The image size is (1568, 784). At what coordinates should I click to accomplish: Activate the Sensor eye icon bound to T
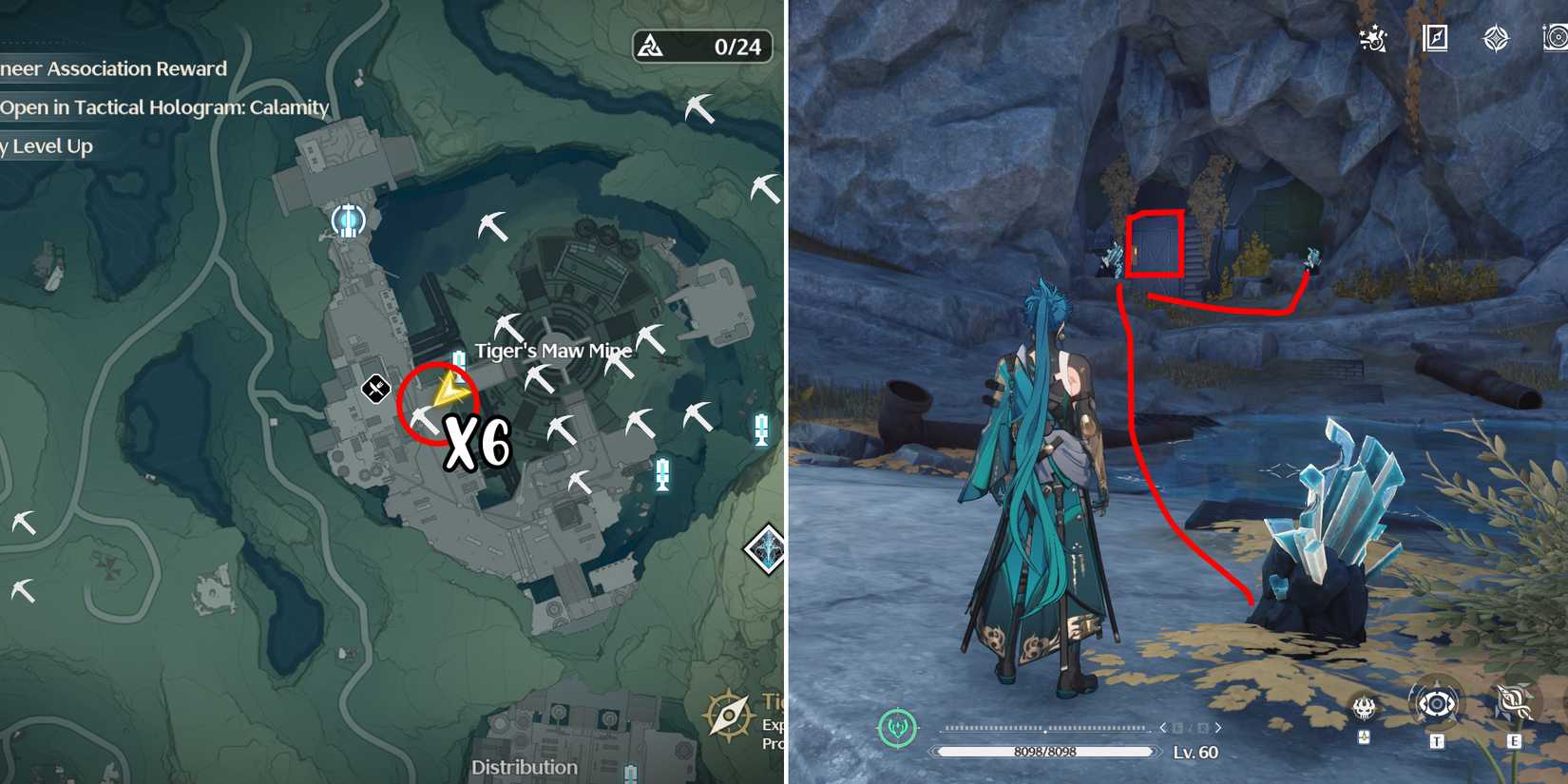tap(1436, 705)
